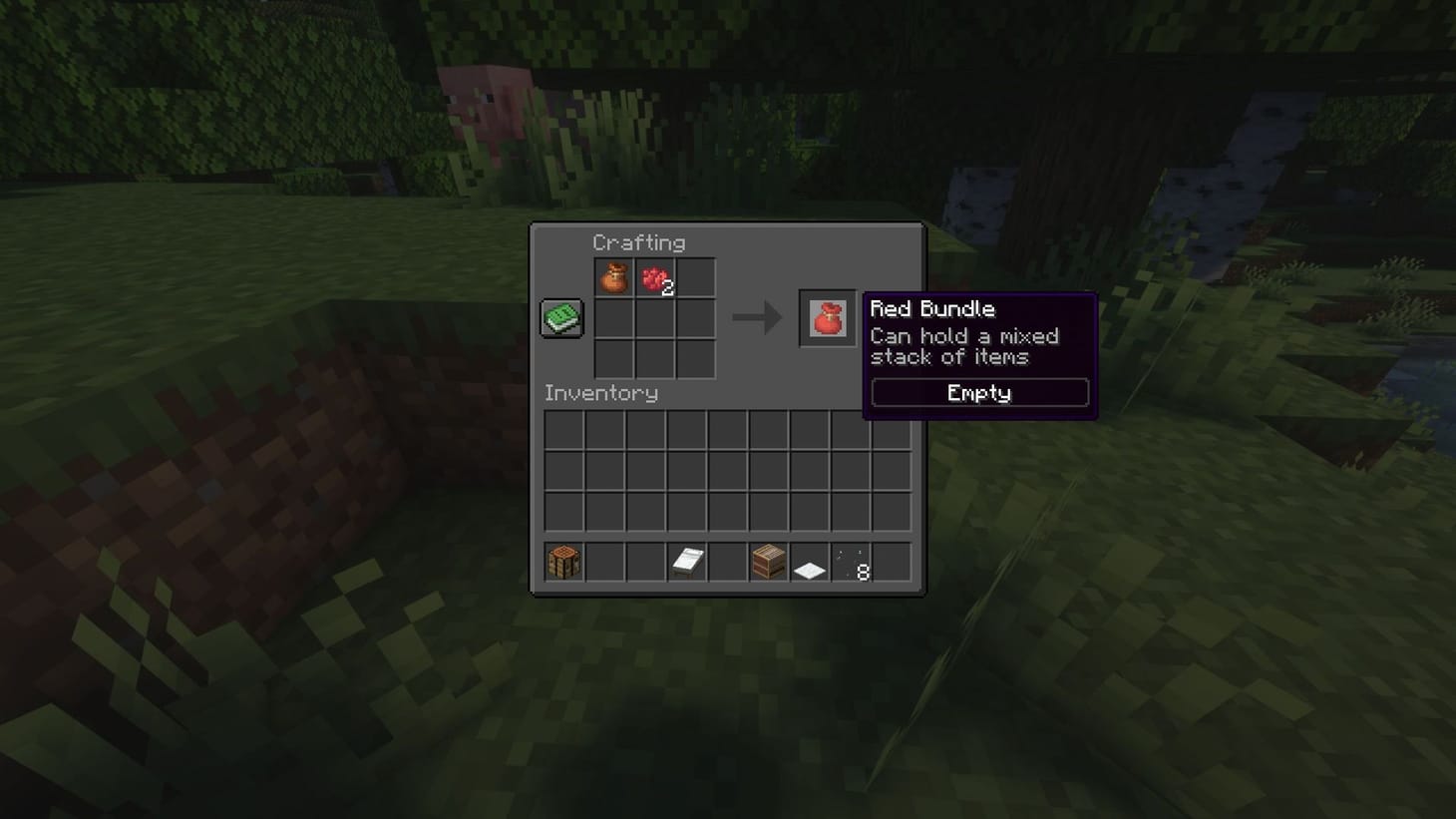The height and width of the screenshot is (819, 1456).
Task: Click the last empty hotbar slot
Action: point(891,562)
